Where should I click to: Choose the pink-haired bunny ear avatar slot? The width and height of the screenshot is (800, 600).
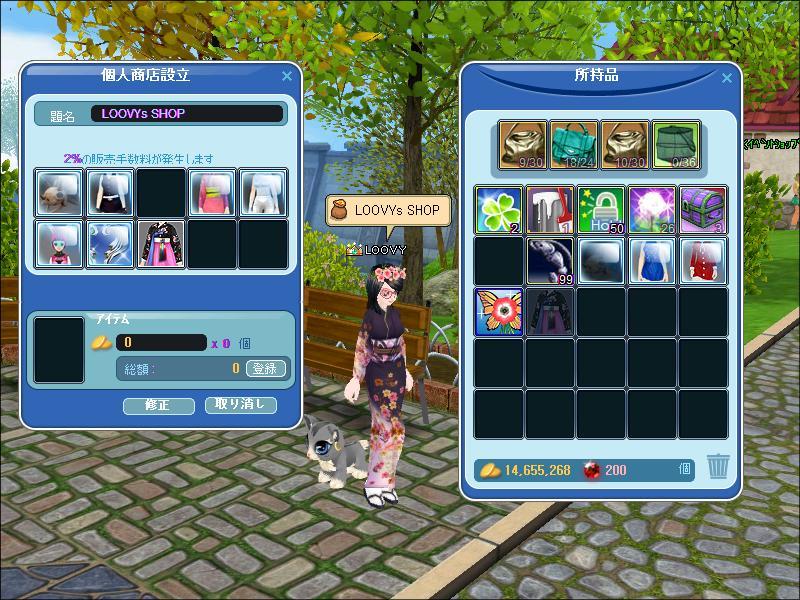tap(60, 244)
